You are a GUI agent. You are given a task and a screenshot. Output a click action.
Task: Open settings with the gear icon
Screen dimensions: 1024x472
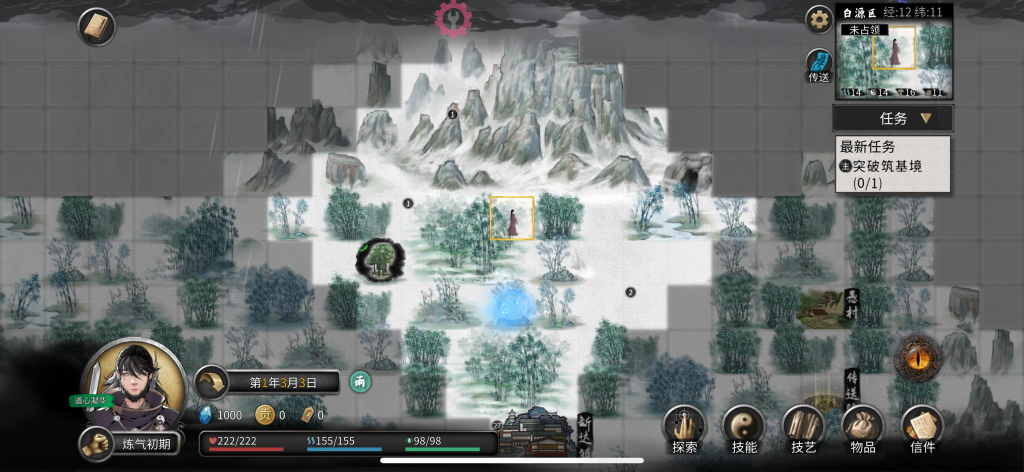click(x=820, y=19)
